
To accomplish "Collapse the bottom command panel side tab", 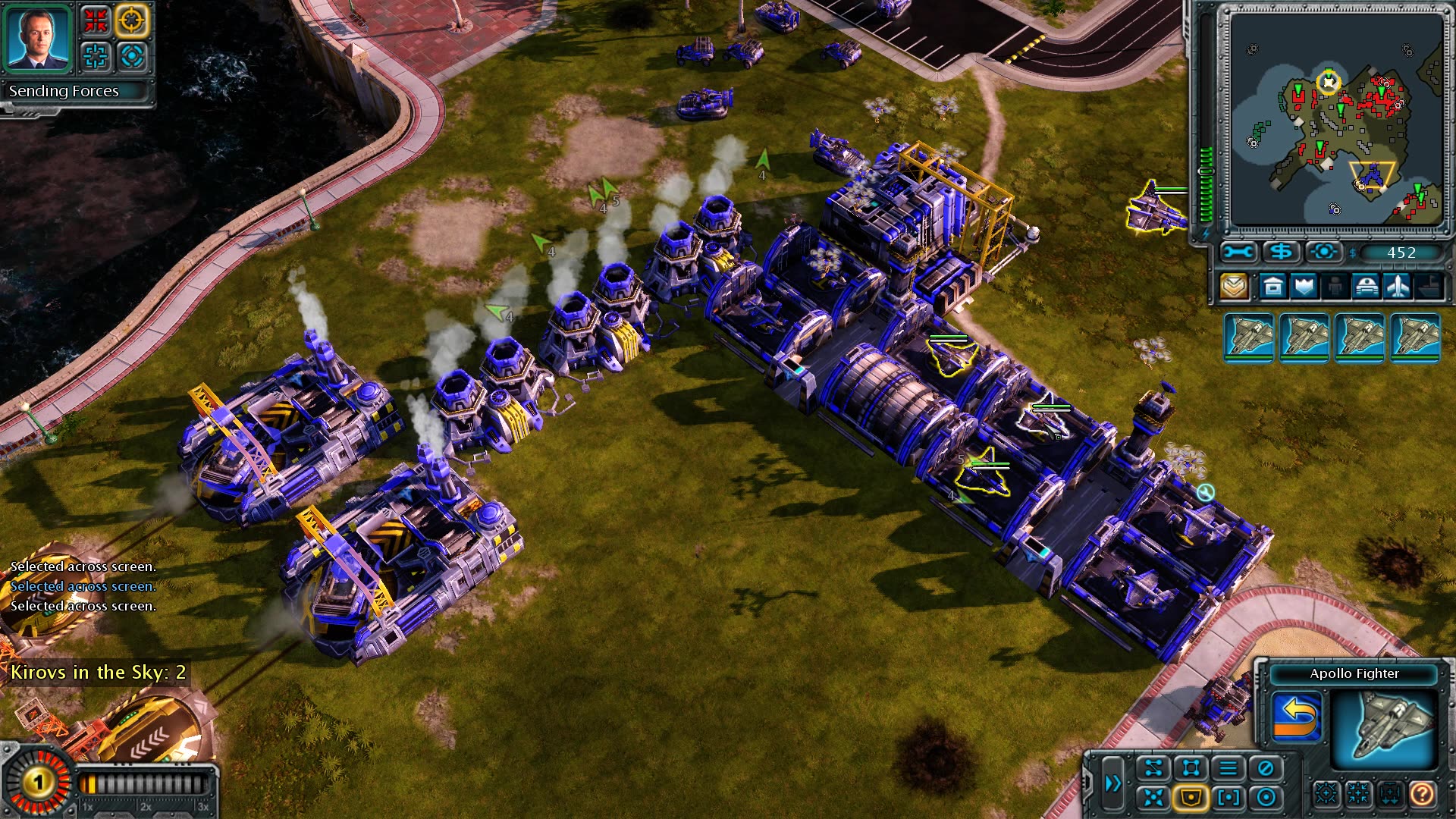I will click(1088, 782).
